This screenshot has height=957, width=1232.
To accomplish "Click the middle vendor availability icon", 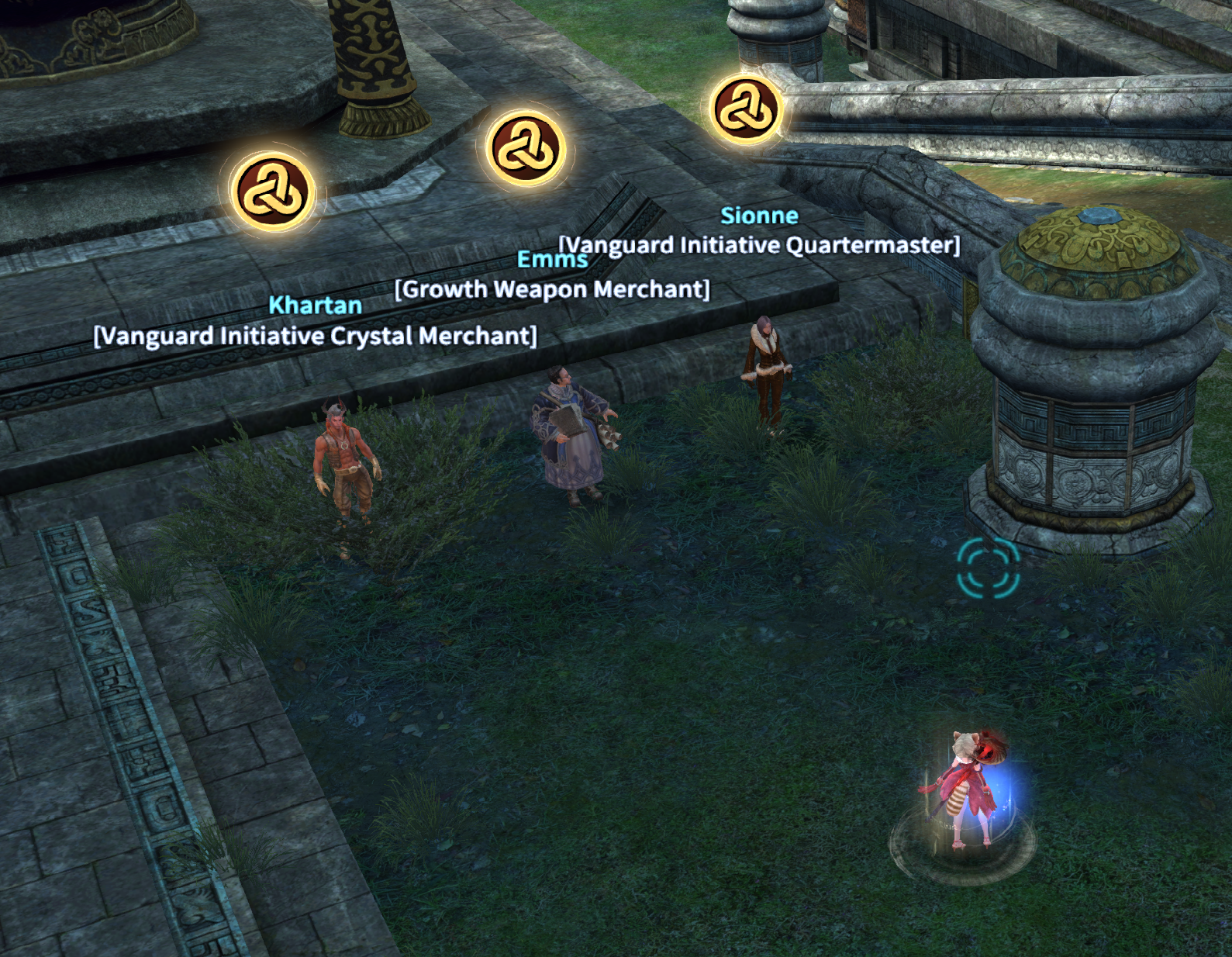I will pos(523,149).
